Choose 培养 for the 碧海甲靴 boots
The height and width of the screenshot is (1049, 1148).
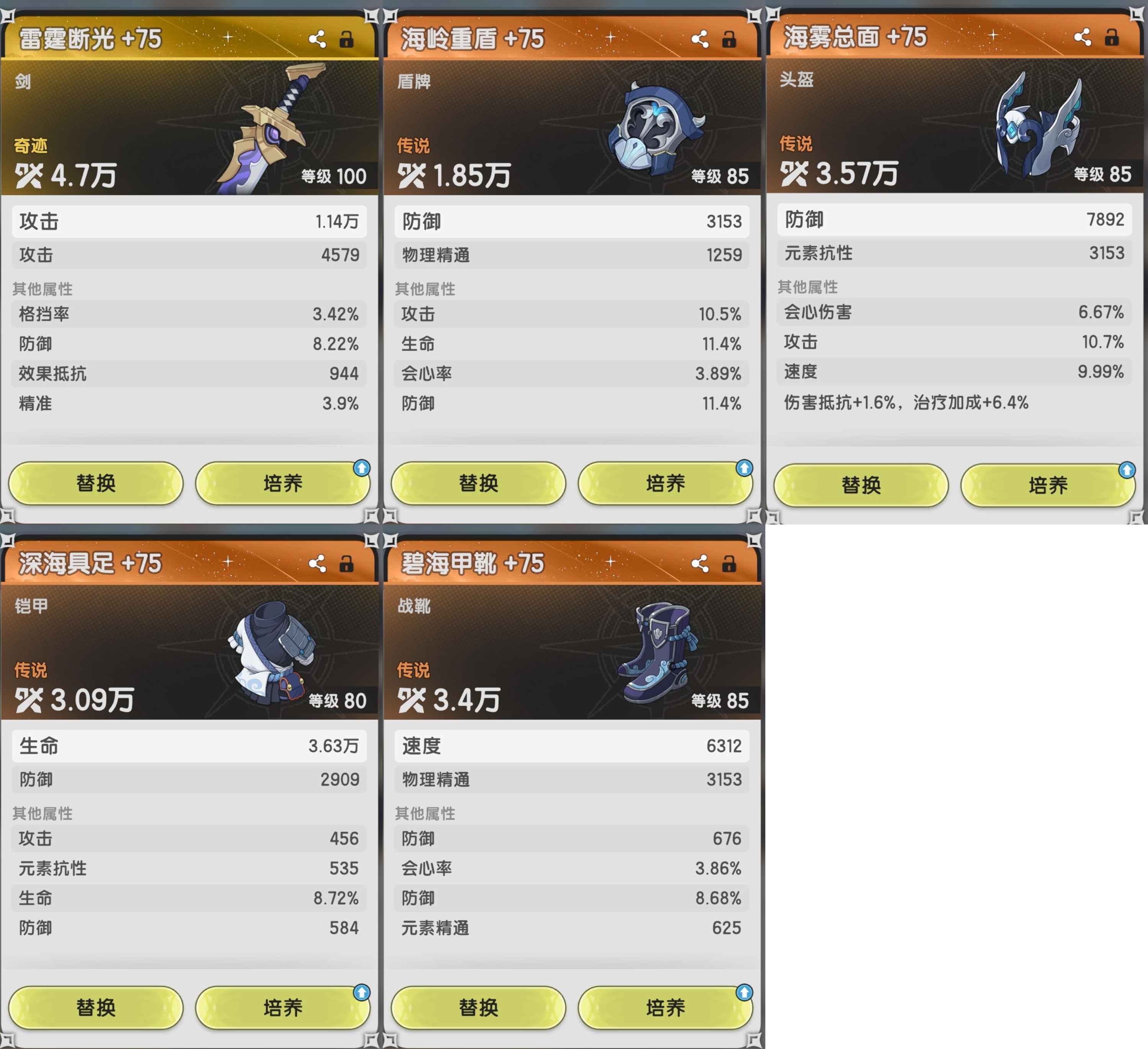(665, 1007)
